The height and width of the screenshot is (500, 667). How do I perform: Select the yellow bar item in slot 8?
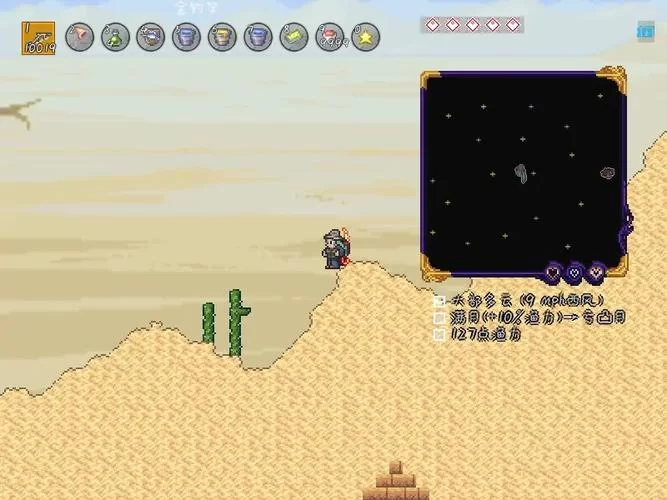(x=293, y=38)
